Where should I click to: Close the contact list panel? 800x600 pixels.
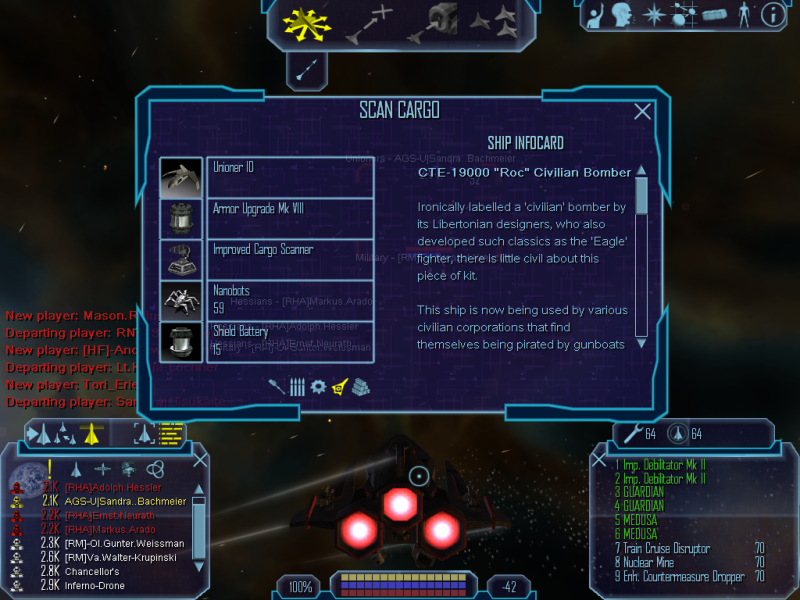click(x=200, y=460)
